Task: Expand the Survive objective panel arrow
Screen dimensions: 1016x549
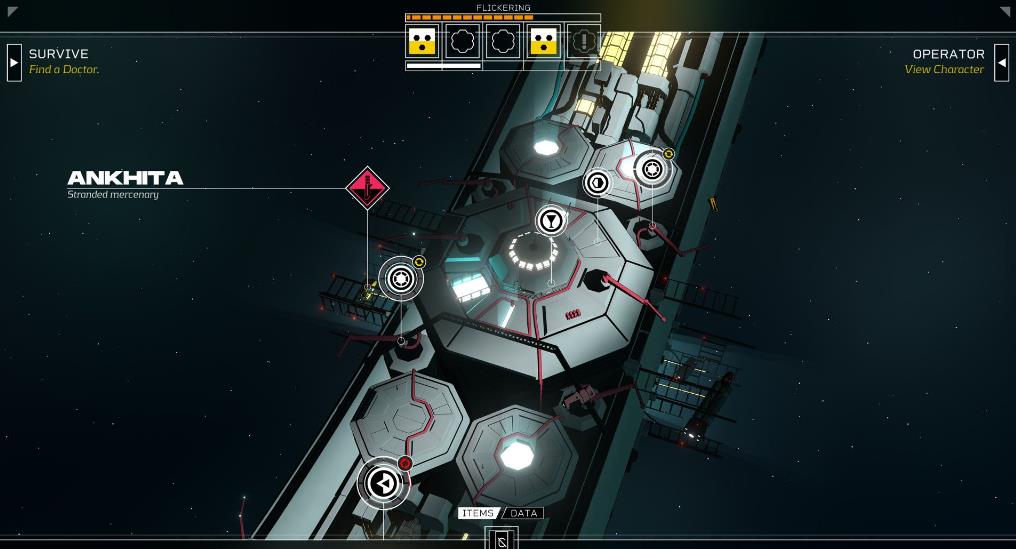Action: (14, 62)
